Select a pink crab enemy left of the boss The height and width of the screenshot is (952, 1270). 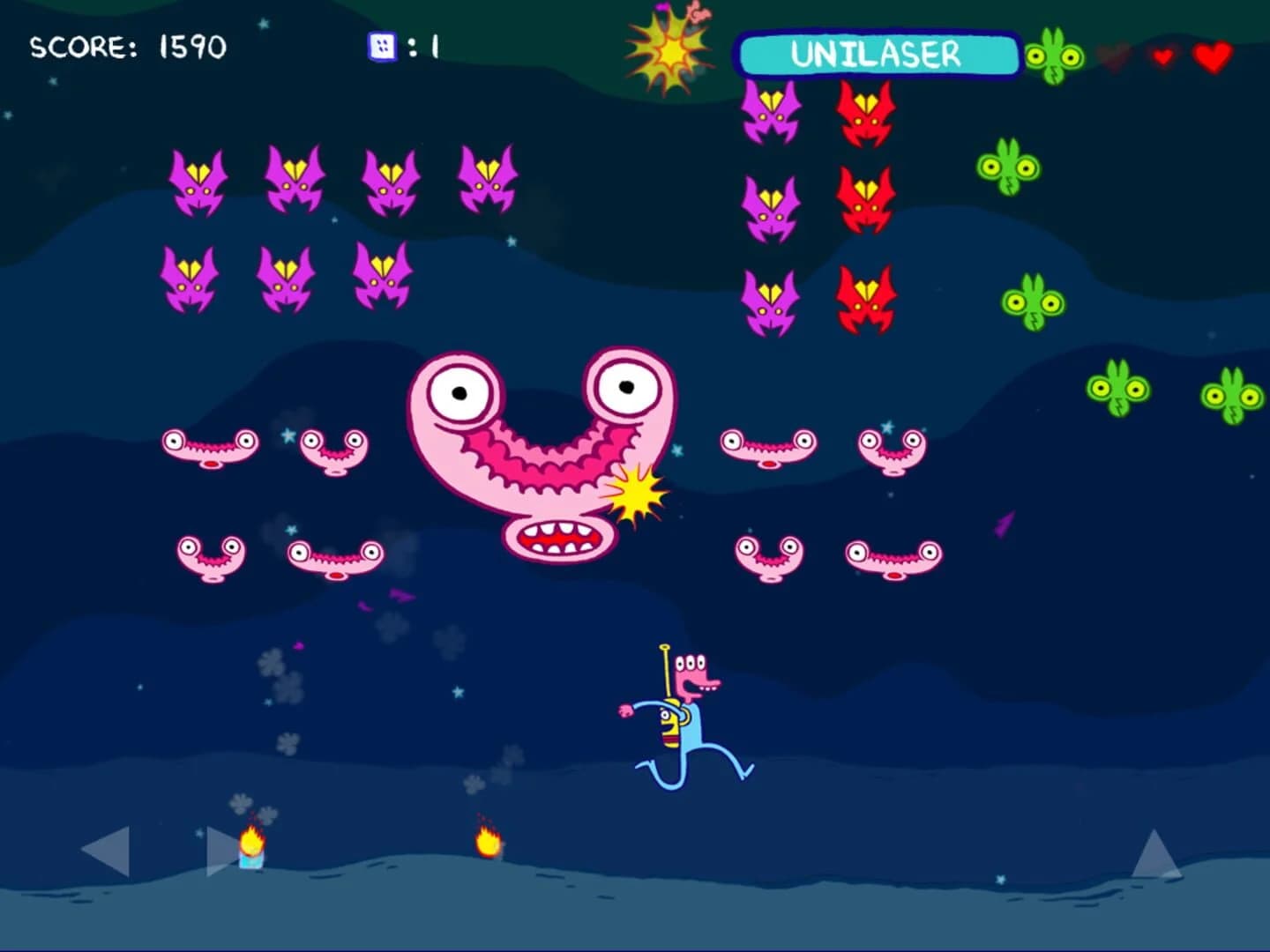(x=208, y=450)
